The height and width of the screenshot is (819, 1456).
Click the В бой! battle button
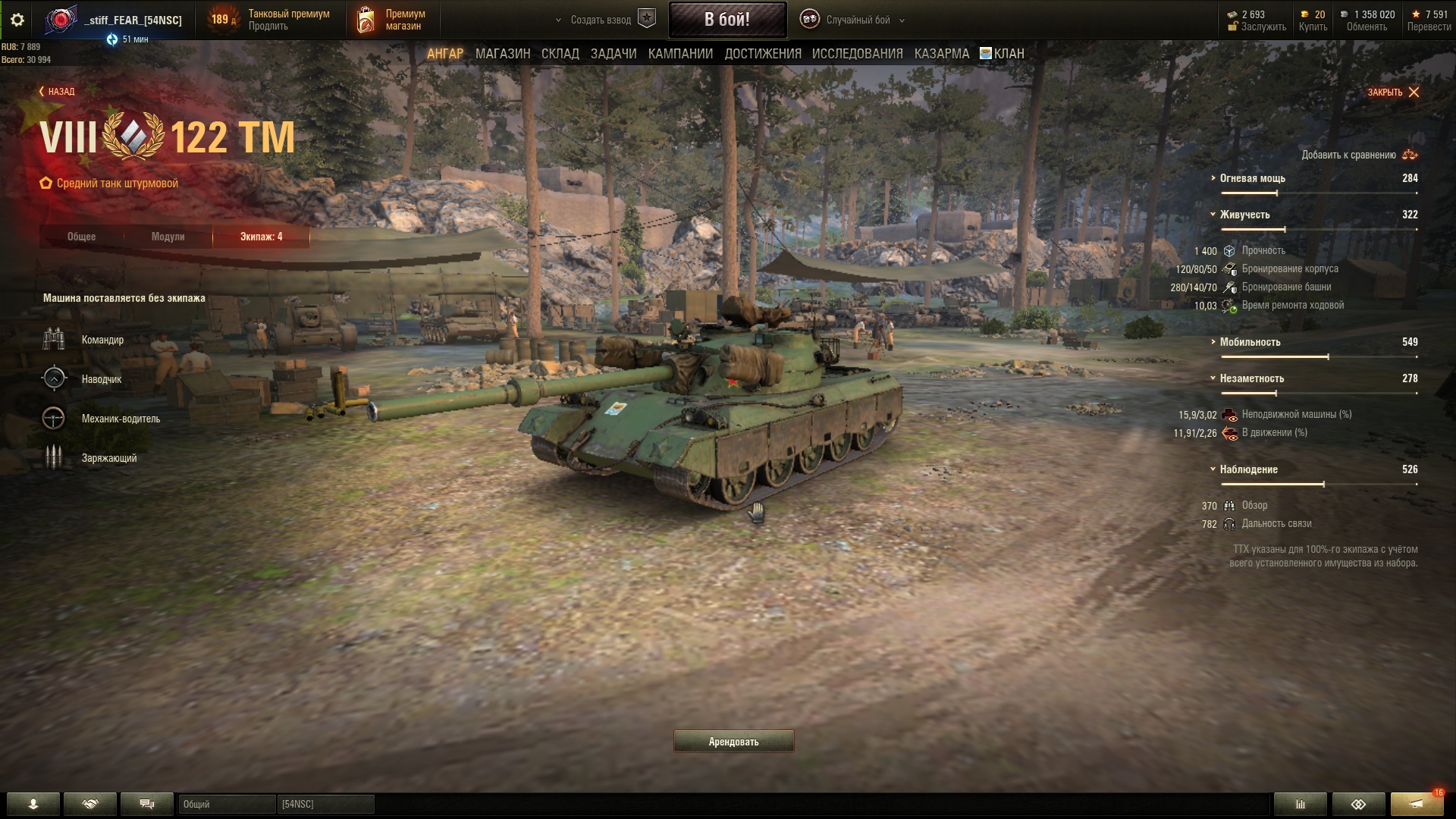point(727,20)
